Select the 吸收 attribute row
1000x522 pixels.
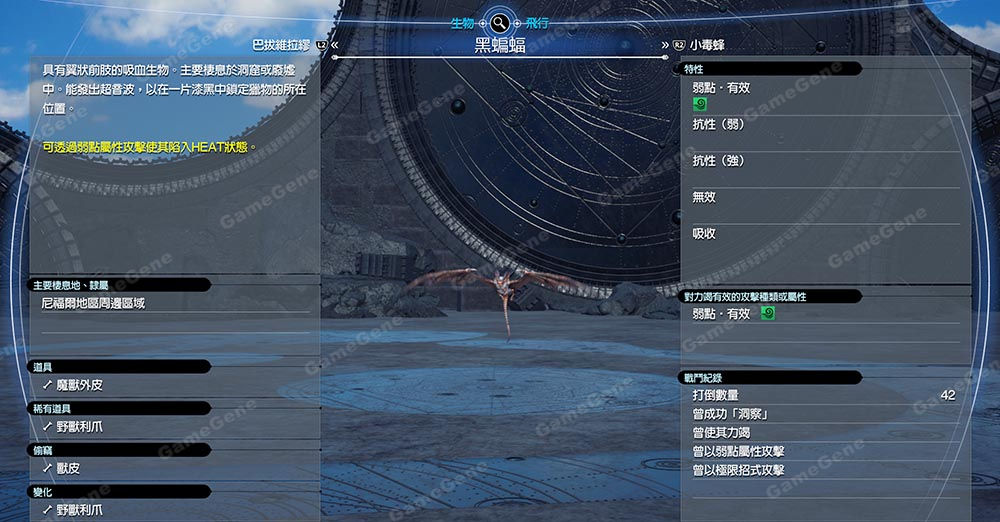coord(705,234)
